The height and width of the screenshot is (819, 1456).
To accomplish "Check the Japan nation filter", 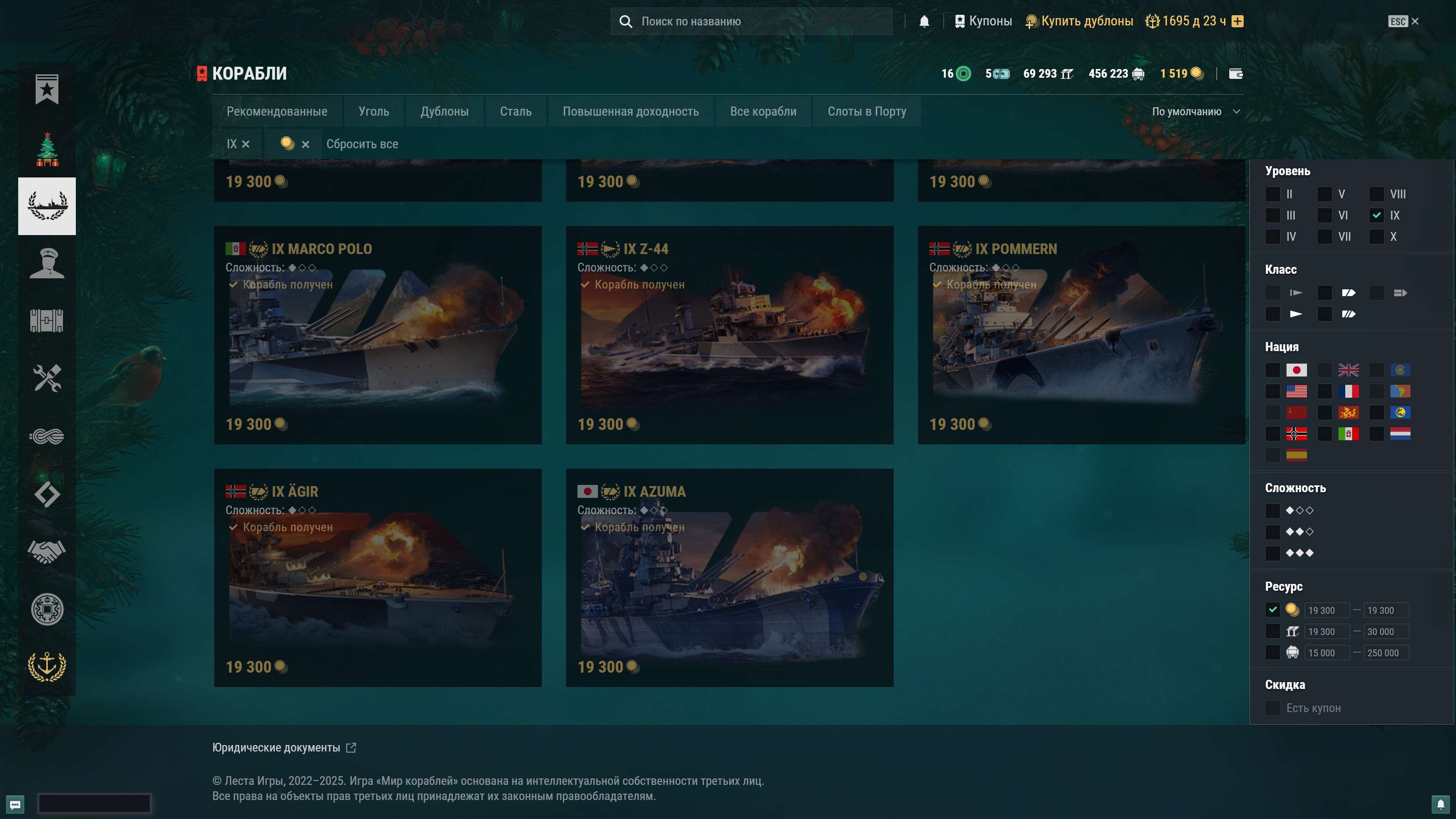I will [x=1273, y=370].
